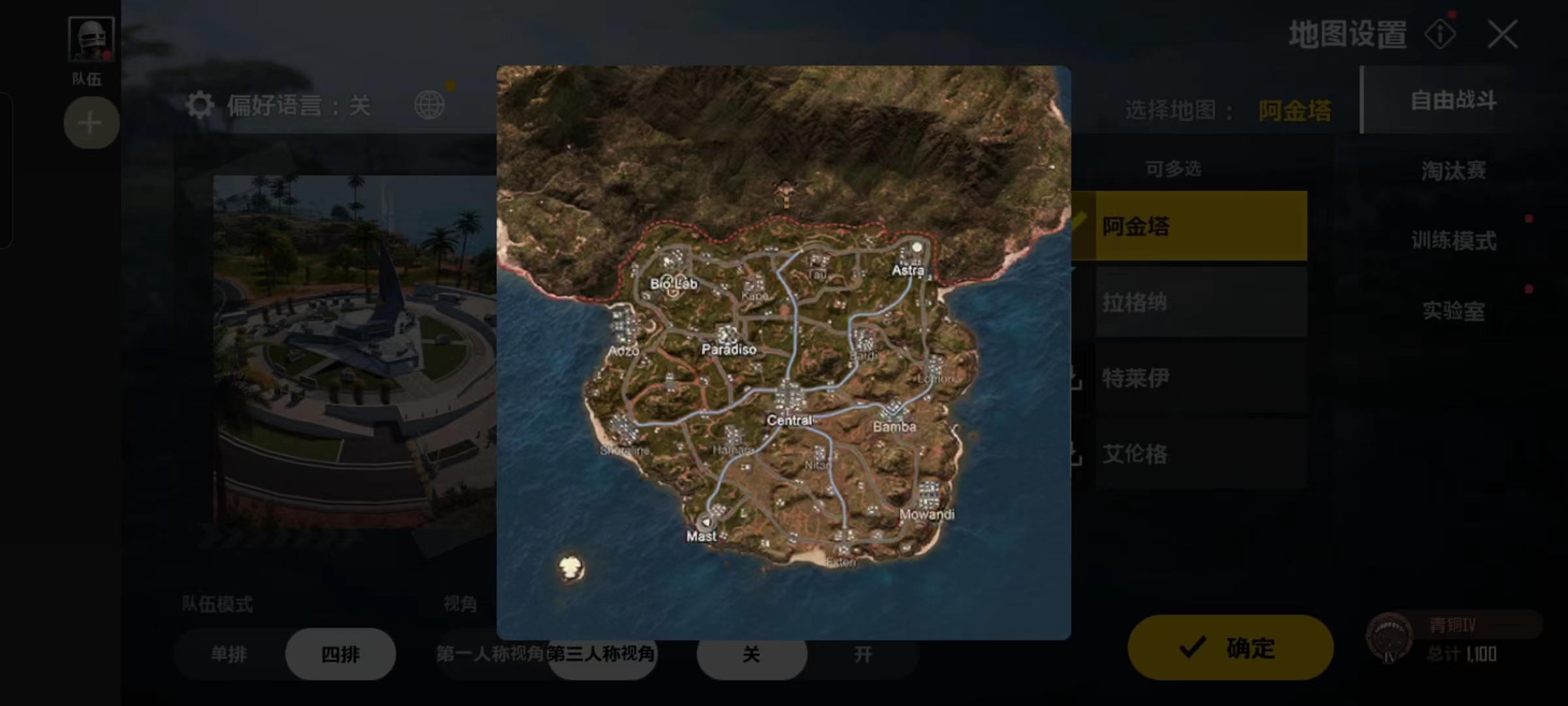Click the globe language icon
This screenshot has height=706, width=1568.
(x=431, y=105)
